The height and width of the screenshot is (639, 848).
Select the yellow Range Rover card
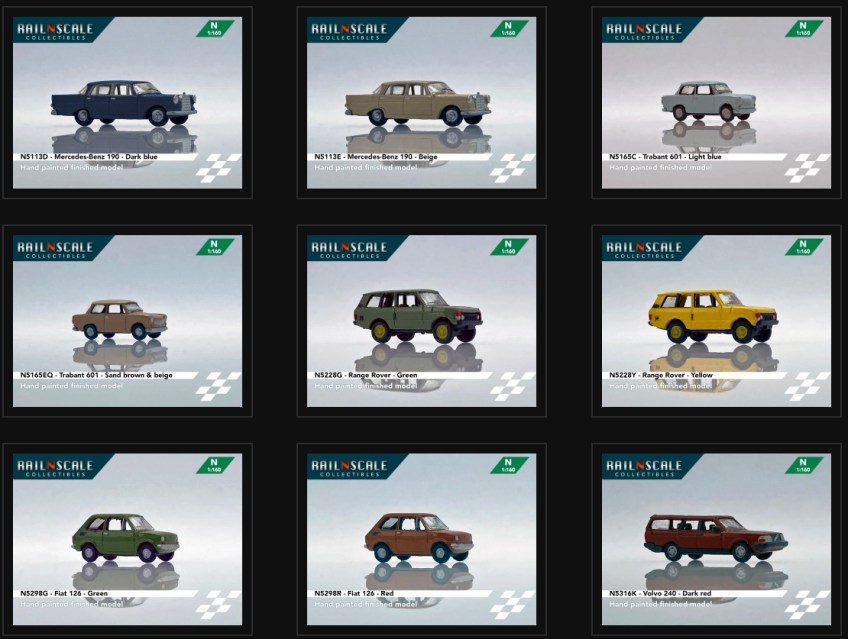pyautogui.click(x=716, y=321)
